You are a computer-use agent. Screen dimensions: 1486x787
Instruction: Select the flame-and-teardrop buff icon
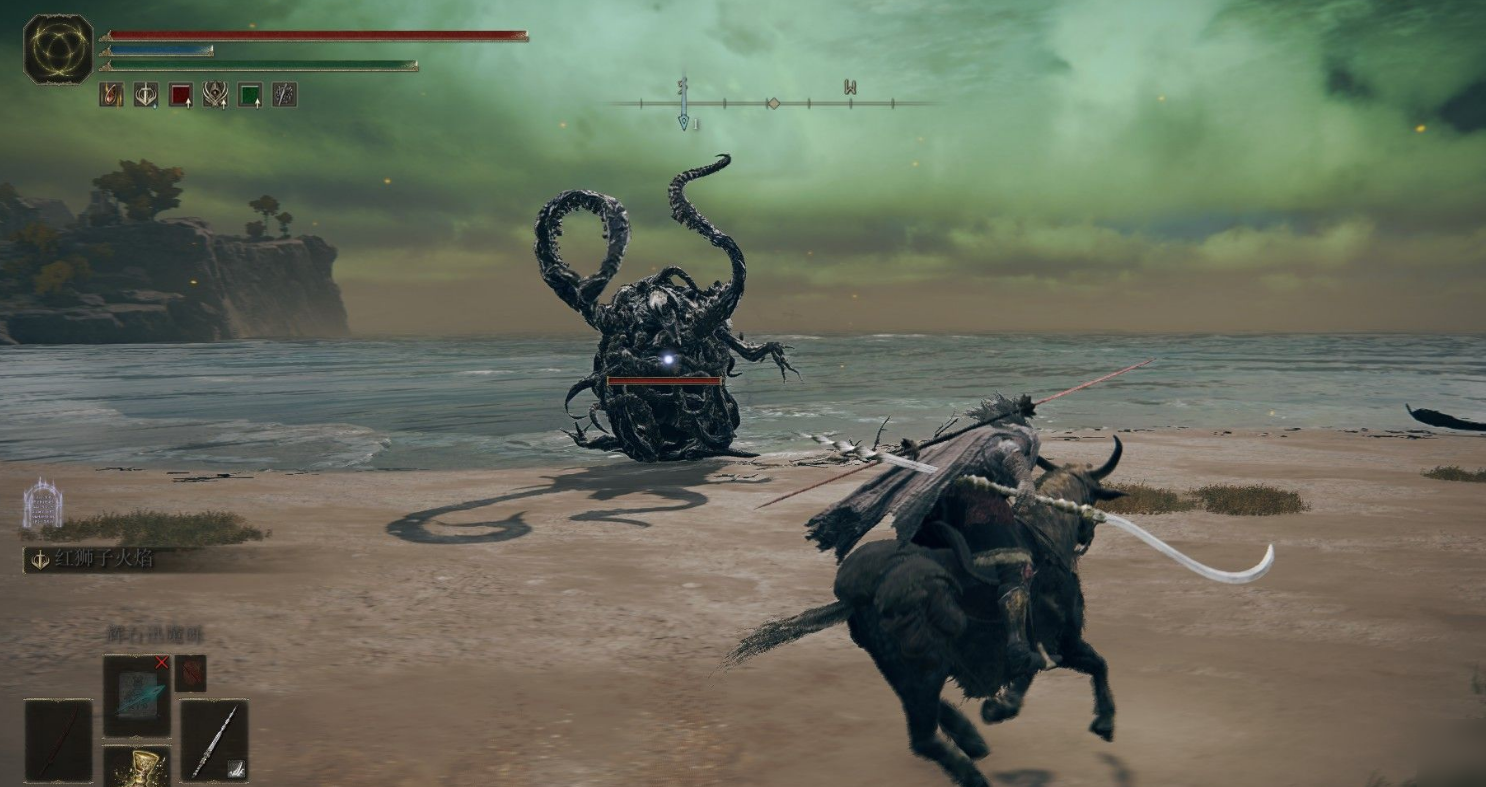click(x=111, y=95)
